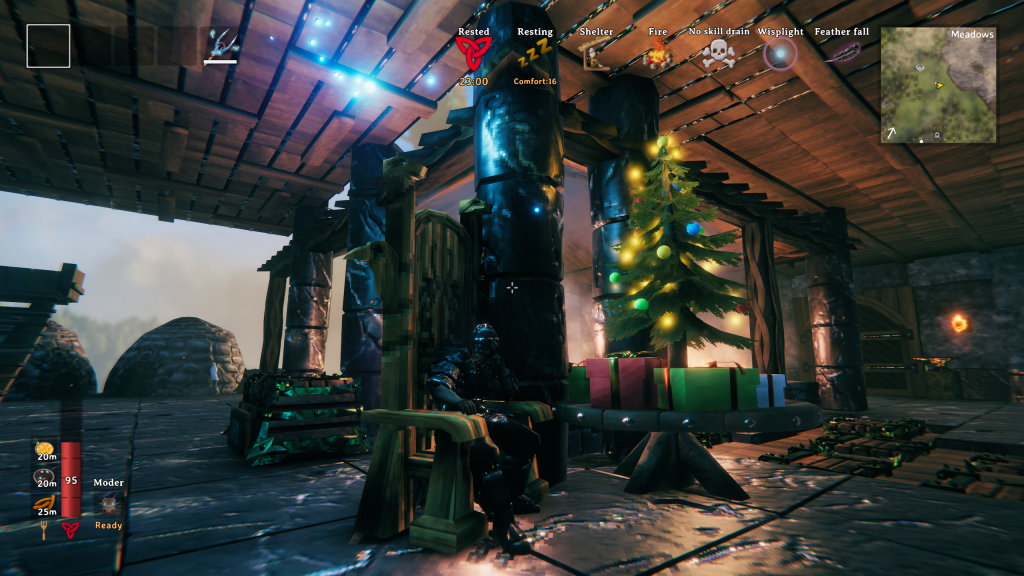Click the Shelter status effect icon
This screenshot has width=1024, height=576.
(596, 55)
